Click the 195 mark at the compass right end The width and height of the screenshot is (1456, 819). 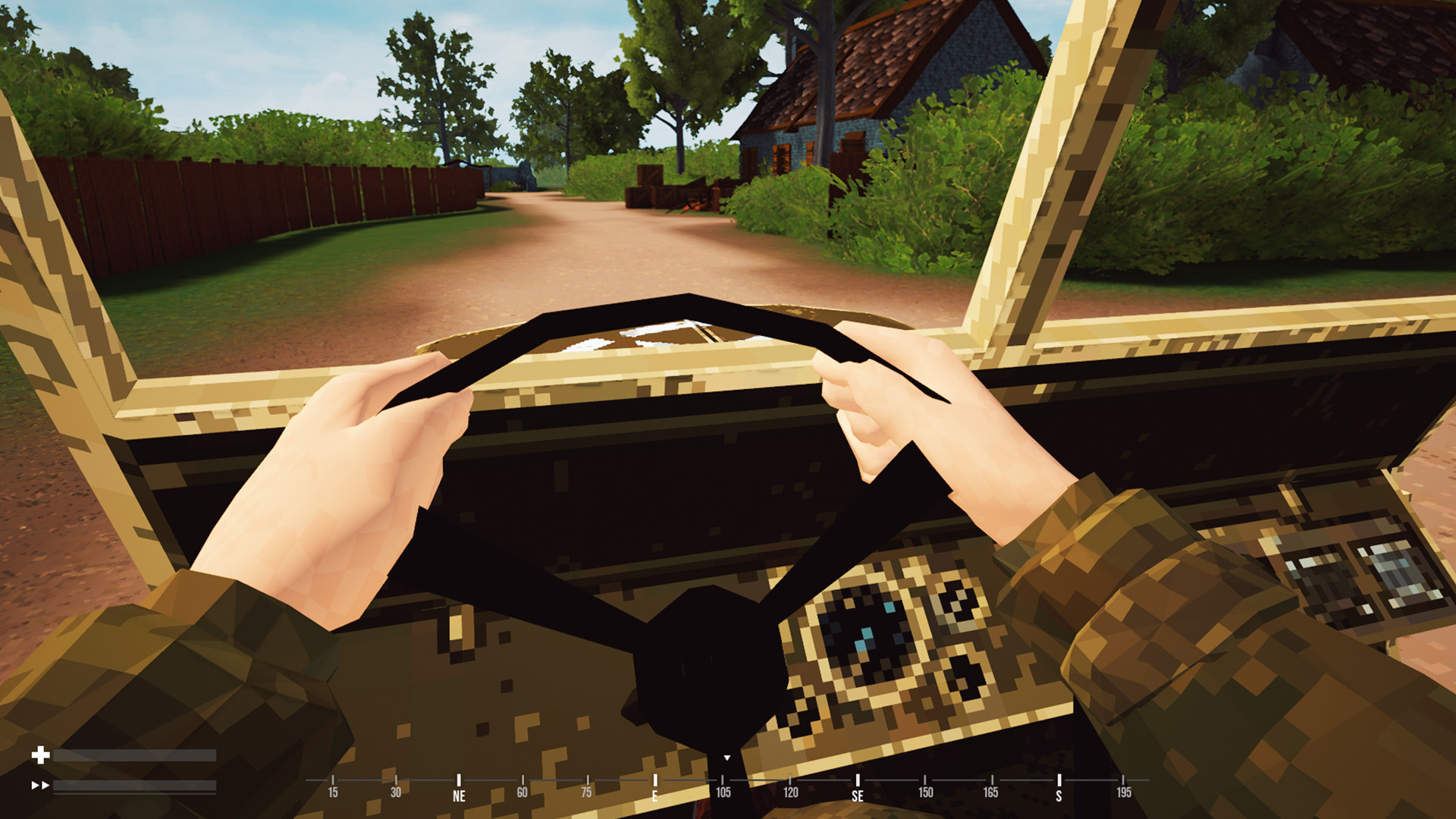pos(1124,793)
